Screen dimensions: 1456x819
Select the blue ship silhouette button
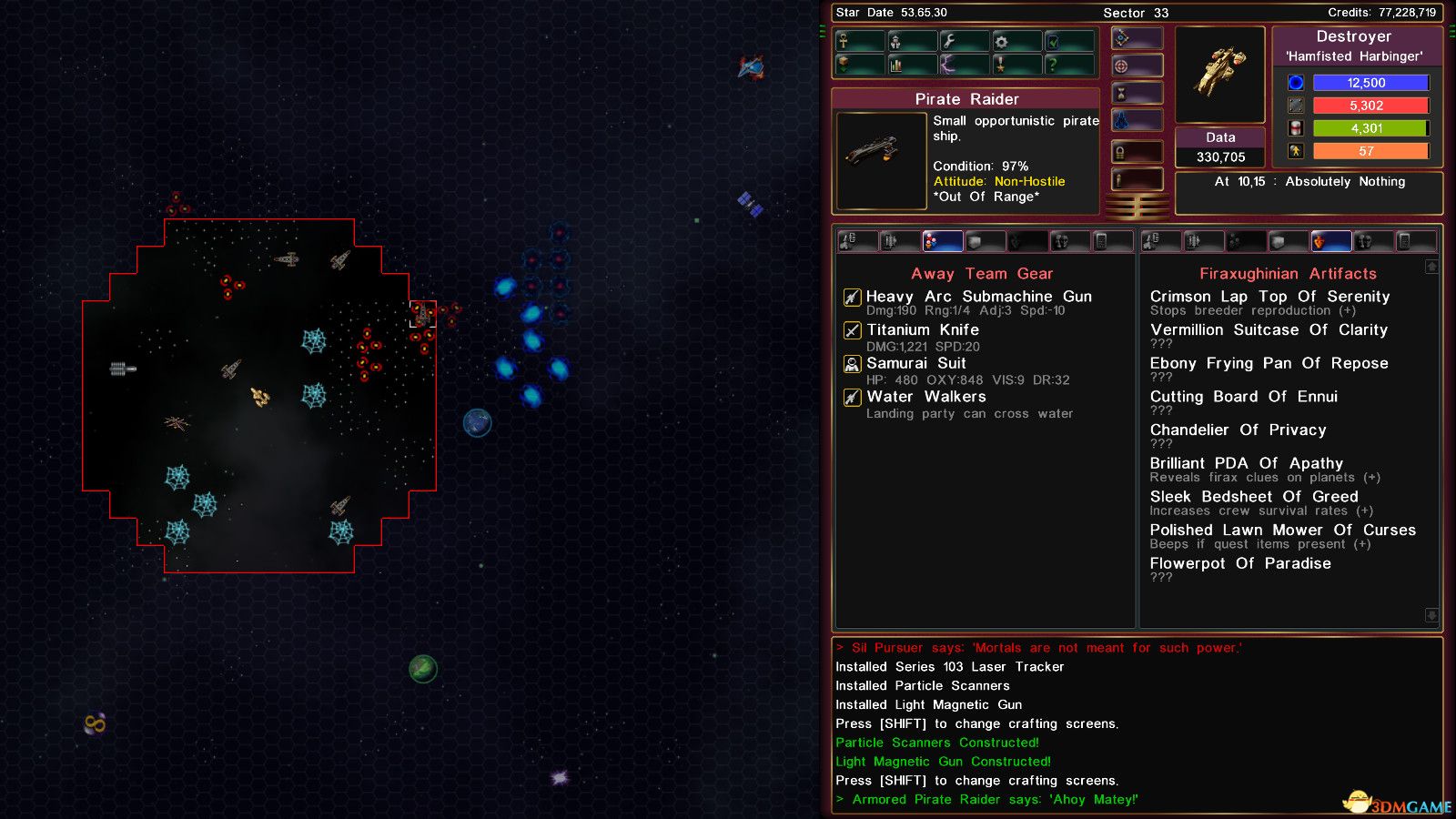pyautogui.click(x=1137, y=120)
